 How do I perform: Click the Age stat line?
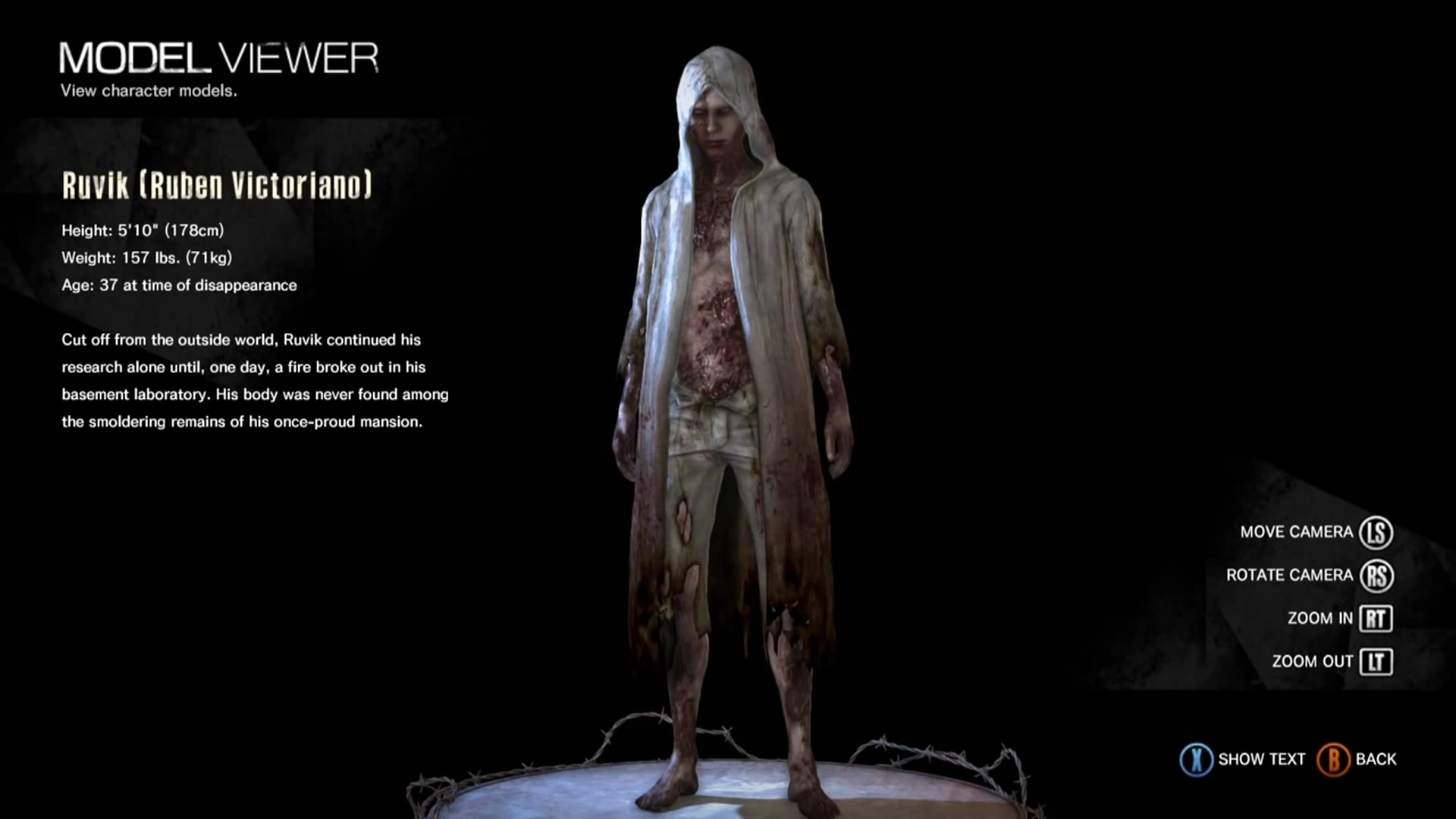(179, 285)
